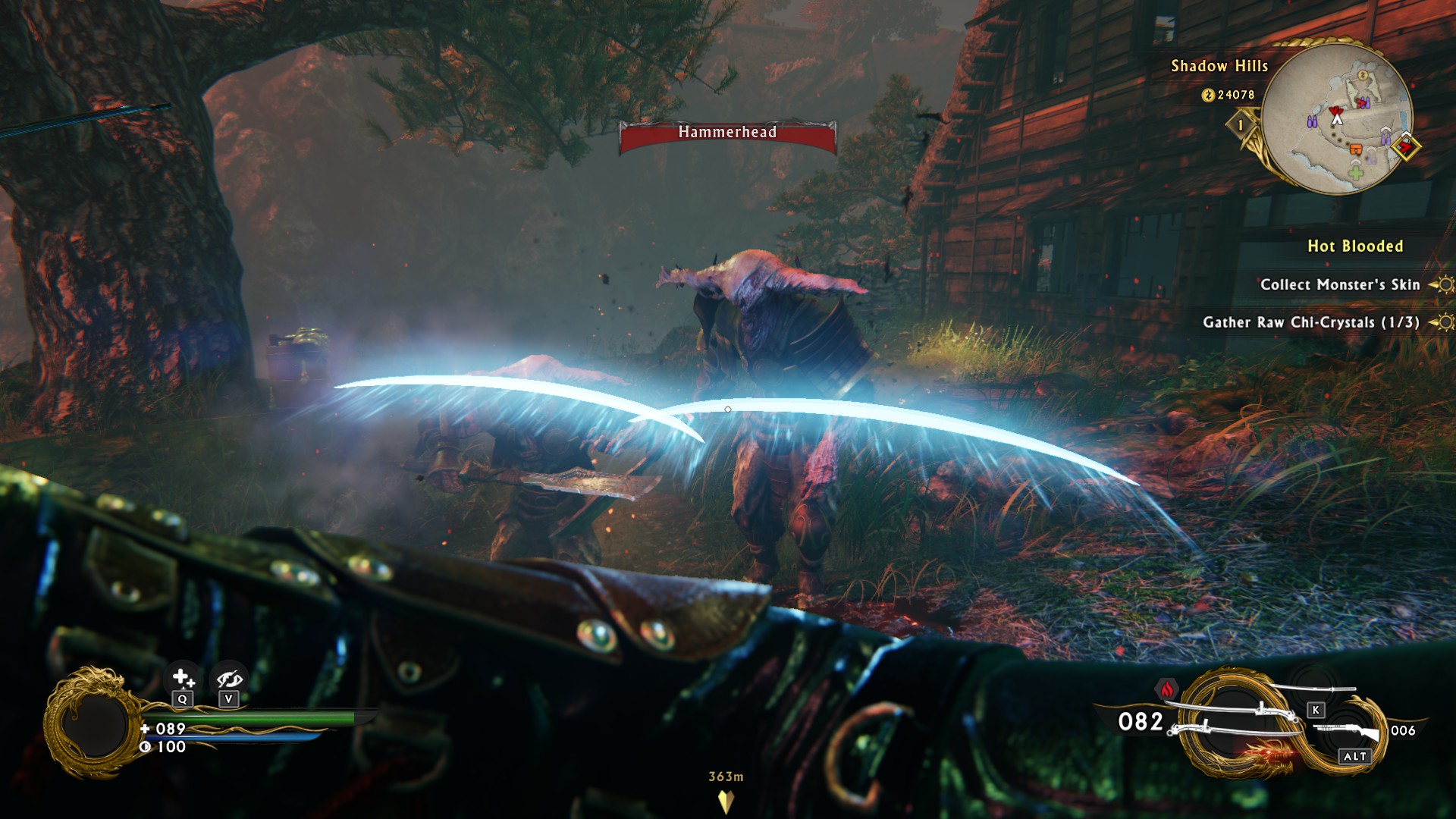Click the golden dragon chi emblem
1456x819 pixels.
[x=93, y=723]
